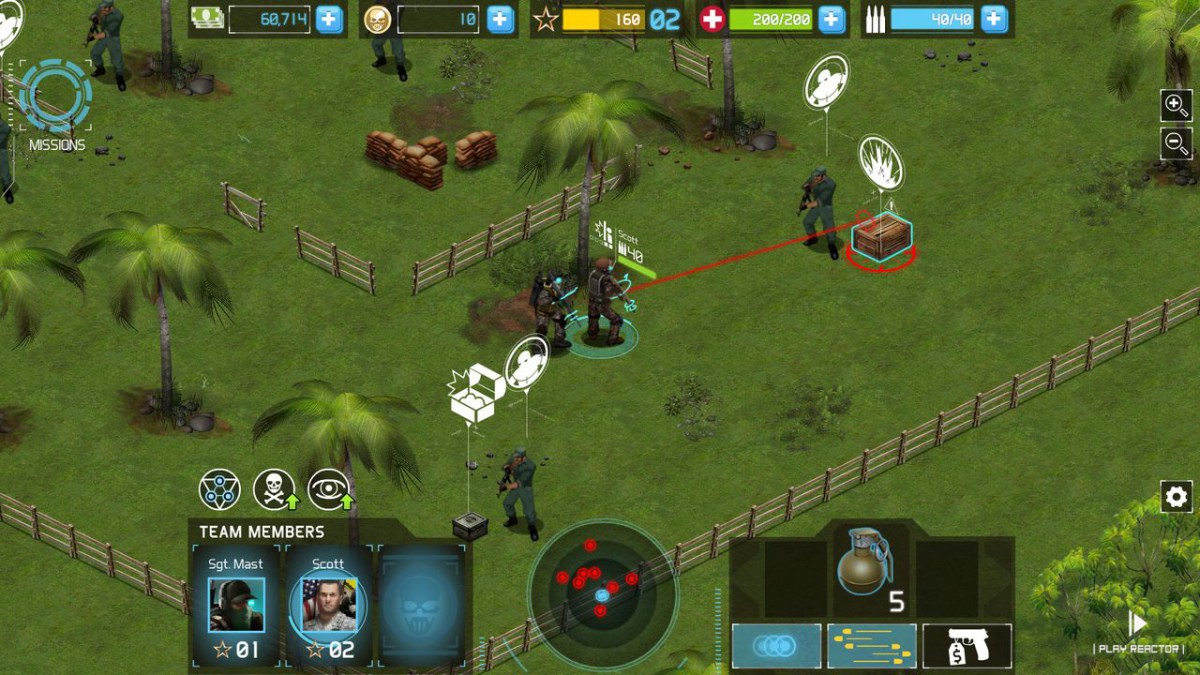Open the gear settings
This screenshot has width=1200, height=675.
click(1176, 496)
